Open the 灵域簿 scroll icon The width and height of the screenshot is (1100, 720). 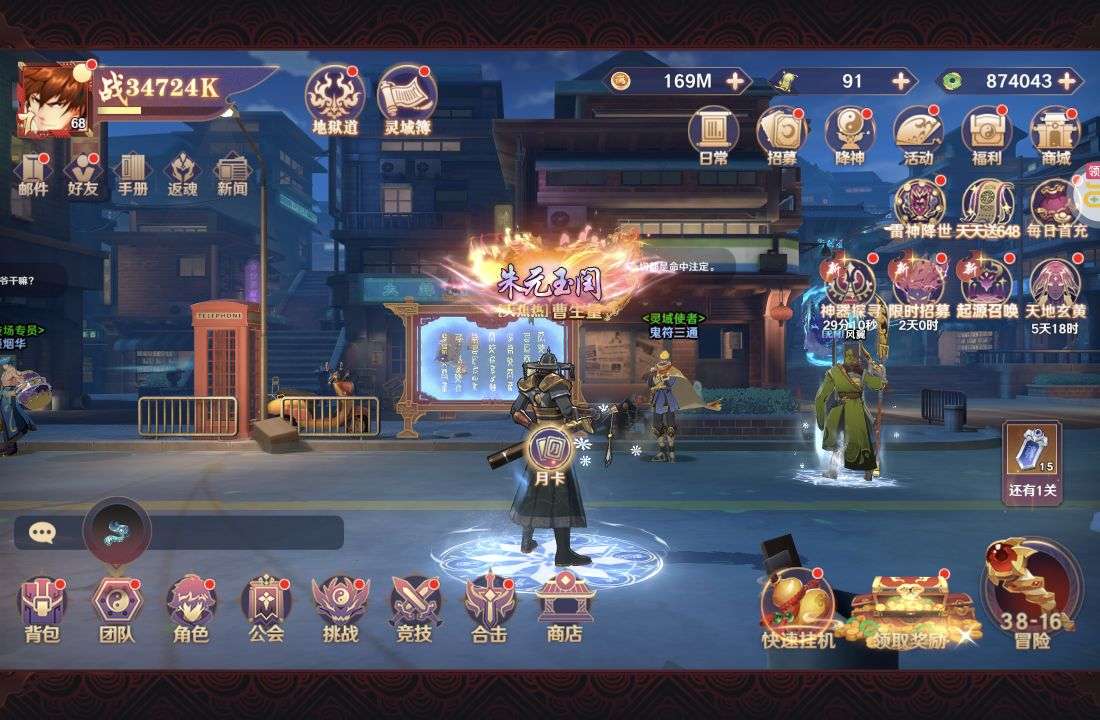(407, 98)
